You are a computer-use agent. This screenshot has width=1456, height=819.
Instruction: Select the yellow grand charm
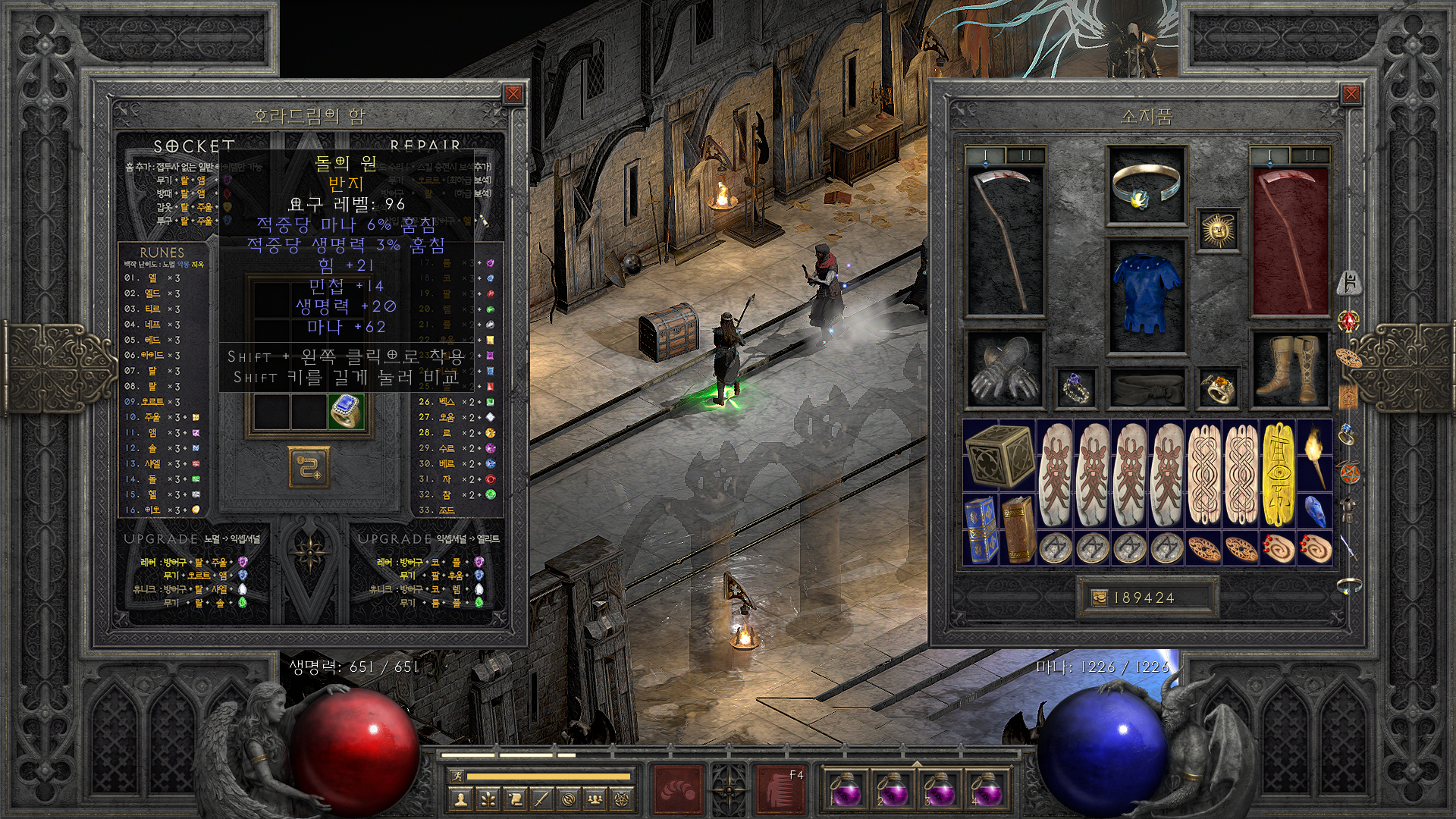1278,475
